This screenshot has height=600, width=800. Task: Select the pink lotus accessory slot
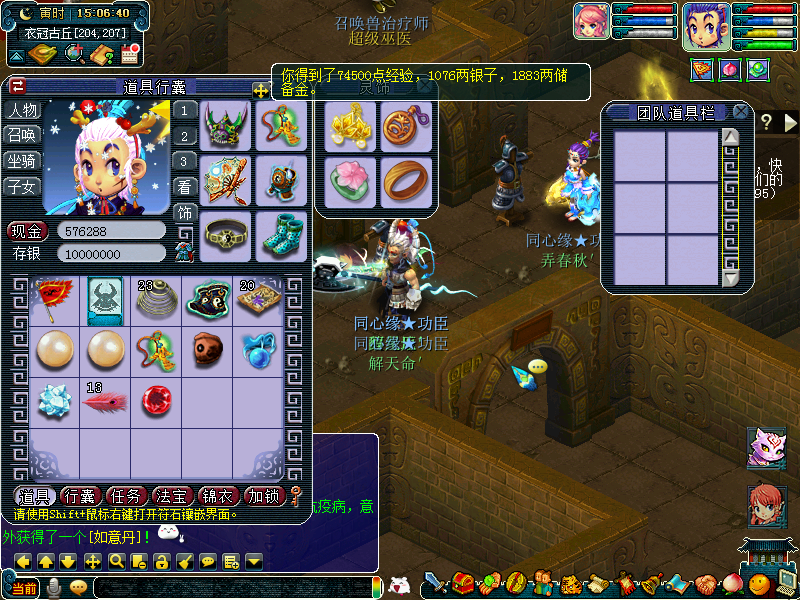pos(349,182)
